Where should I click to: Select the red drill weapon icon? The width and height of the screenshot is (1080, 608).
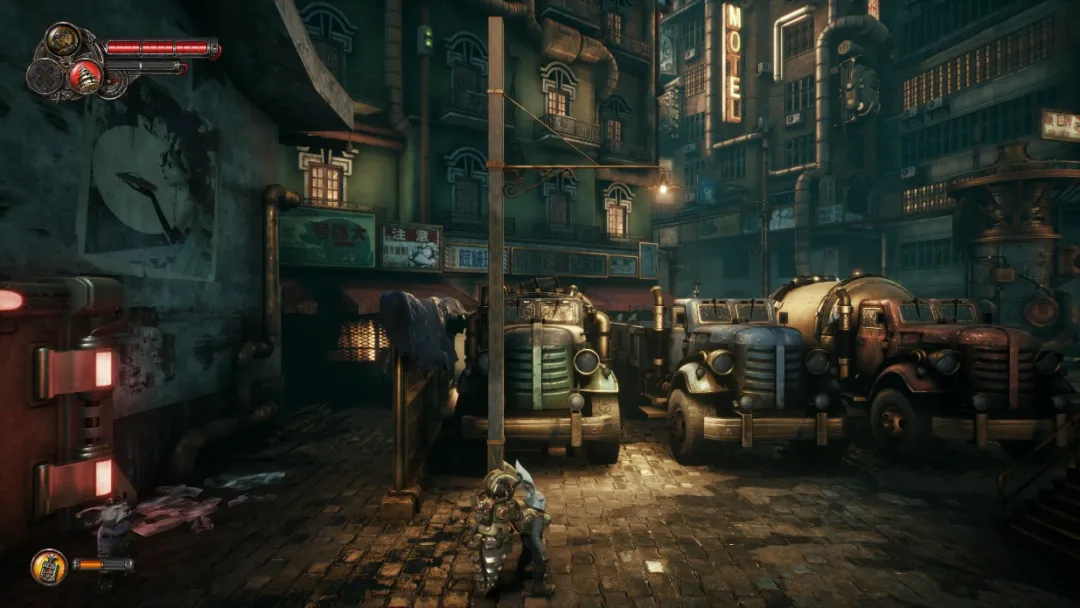84,77
